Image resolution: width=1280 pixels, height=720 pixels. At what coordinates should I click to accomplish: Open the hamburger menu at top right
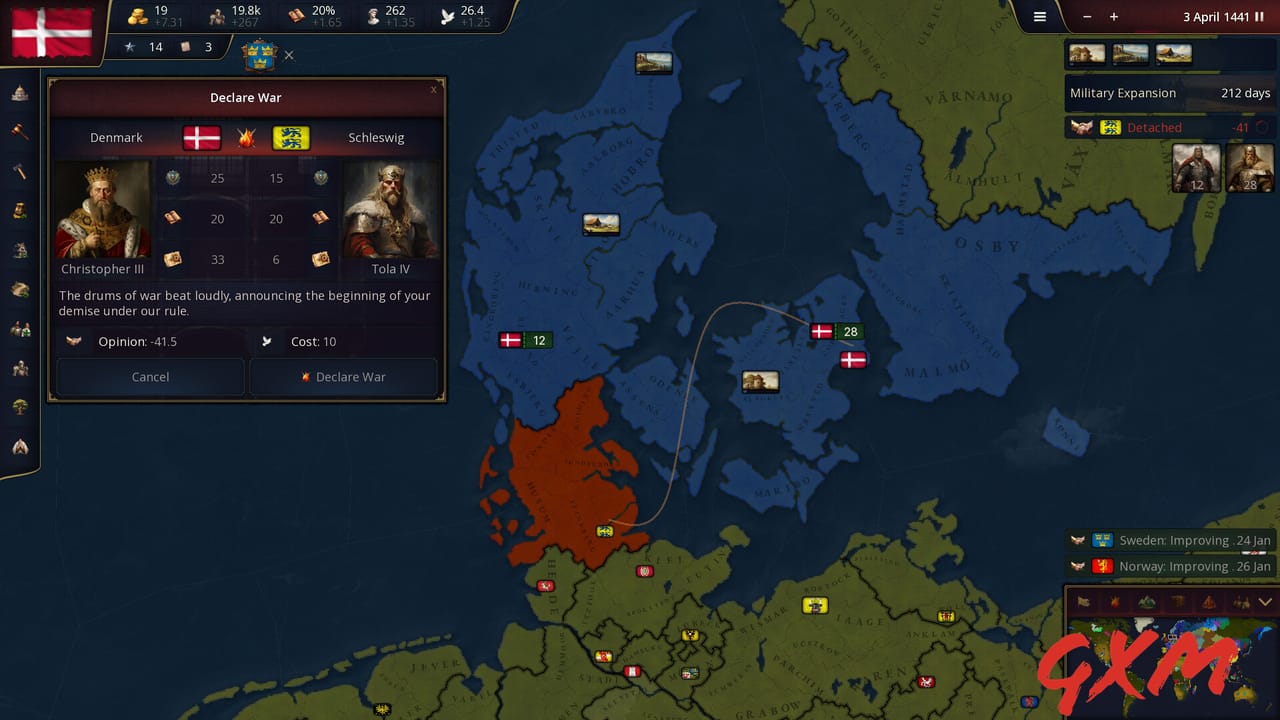coord(1039,17)
